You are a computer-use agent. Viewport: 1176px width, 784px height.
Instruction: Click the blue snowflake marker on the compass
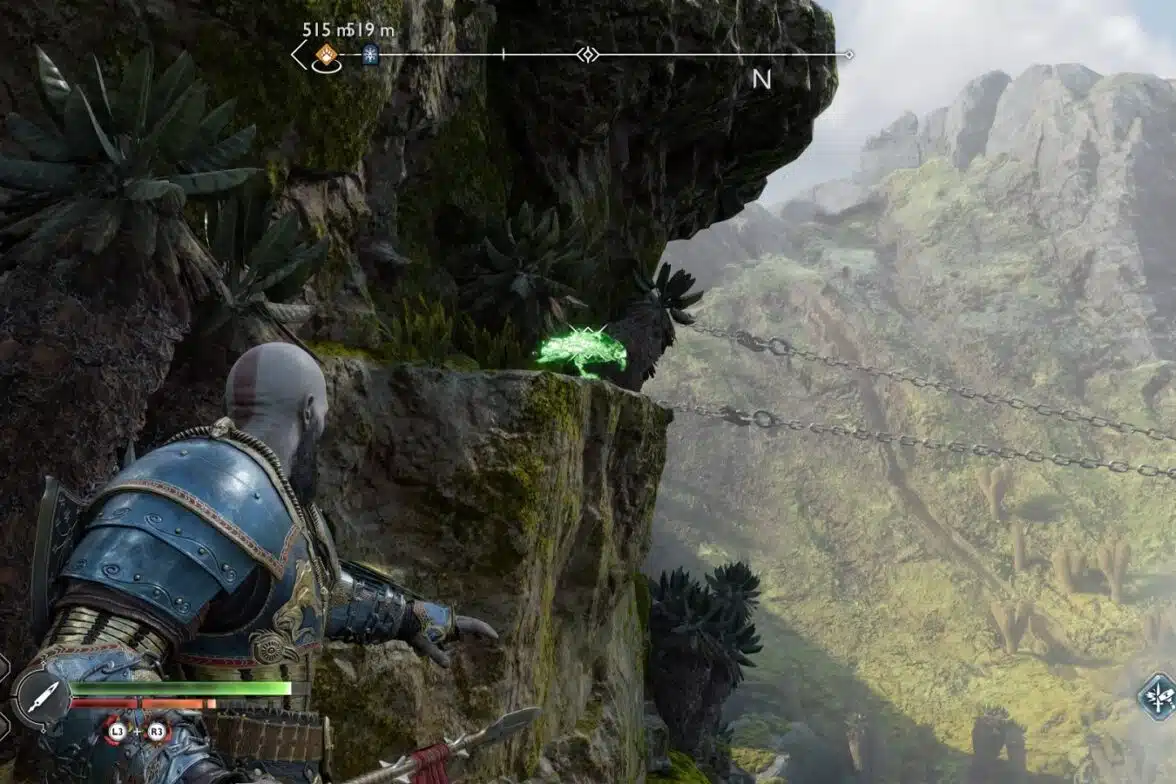(x=371, y=54)
